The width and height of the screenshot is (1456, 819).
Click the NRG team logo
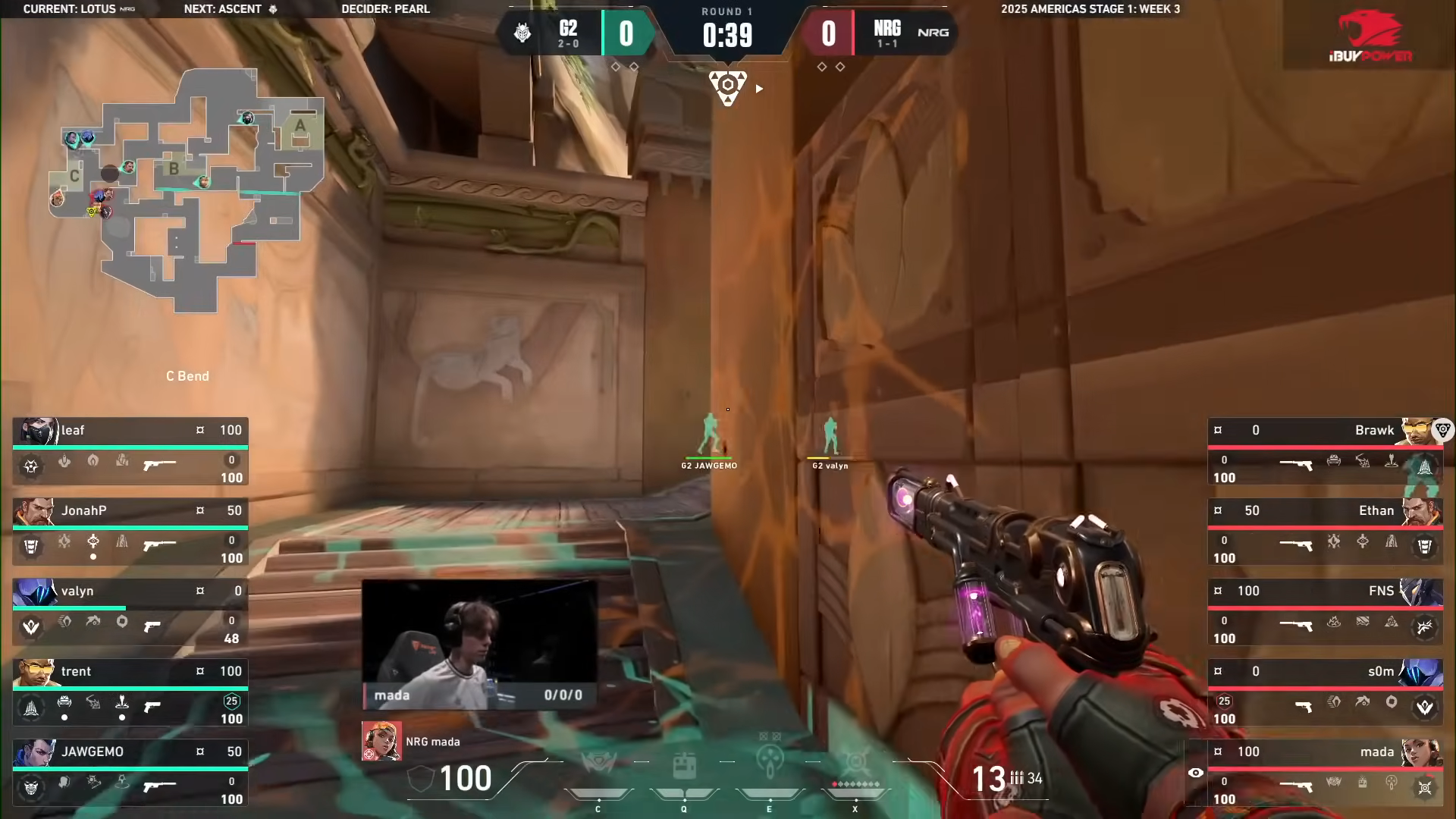933,33
